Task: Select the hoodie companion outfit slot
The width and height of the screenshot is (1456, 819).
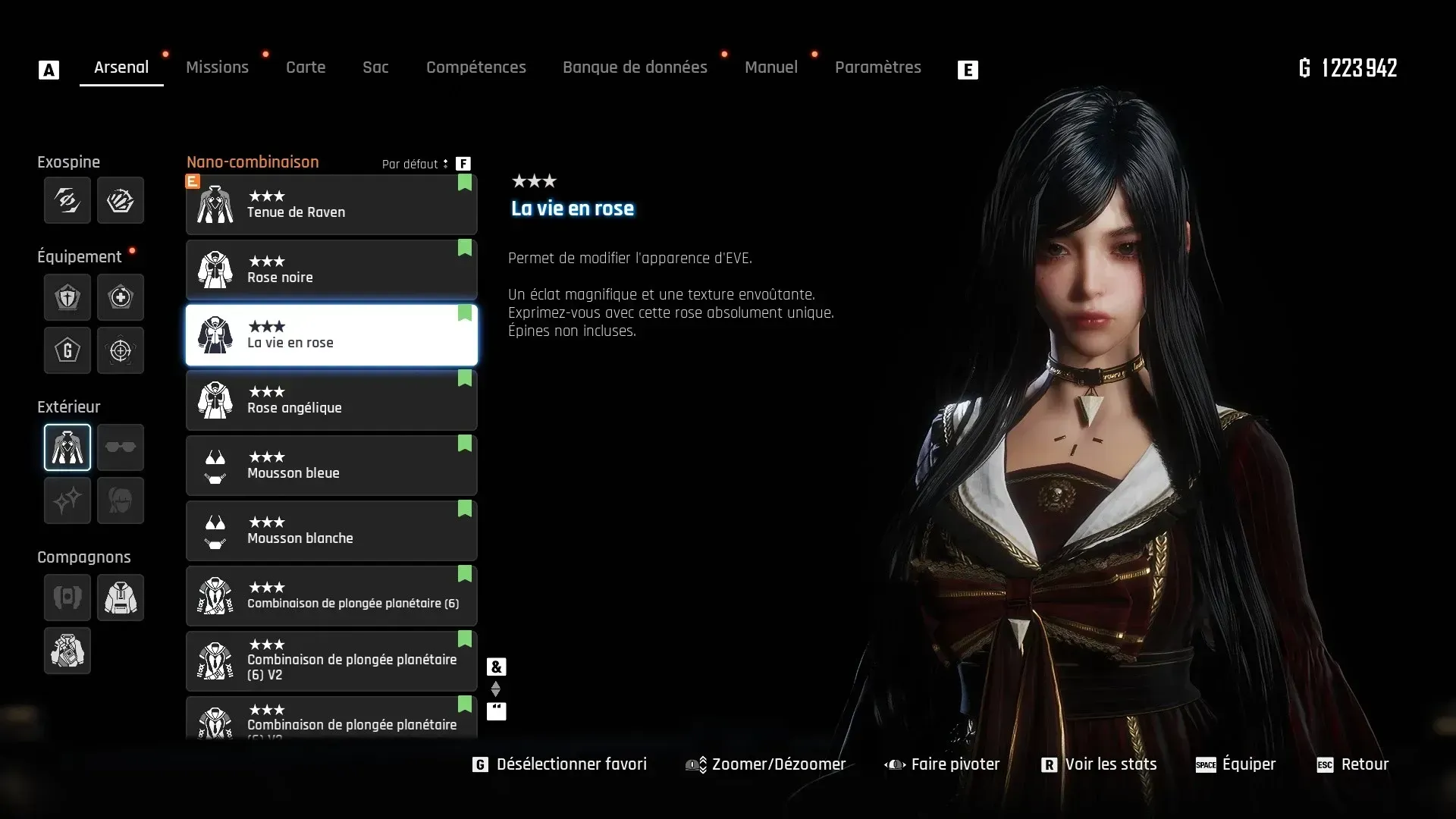Action: point(121,598)
